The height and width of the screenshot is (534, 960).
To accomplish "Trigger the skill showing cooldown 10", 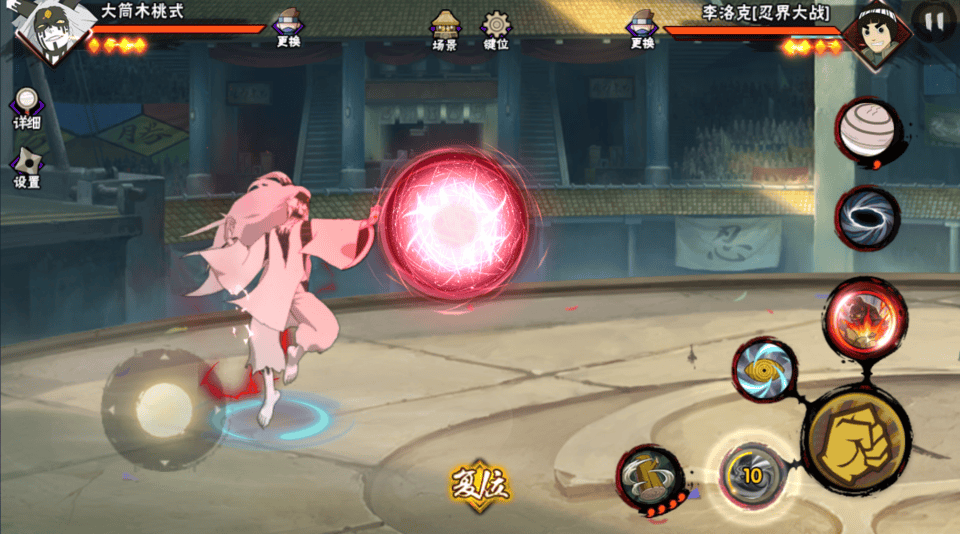I will 750,474.
